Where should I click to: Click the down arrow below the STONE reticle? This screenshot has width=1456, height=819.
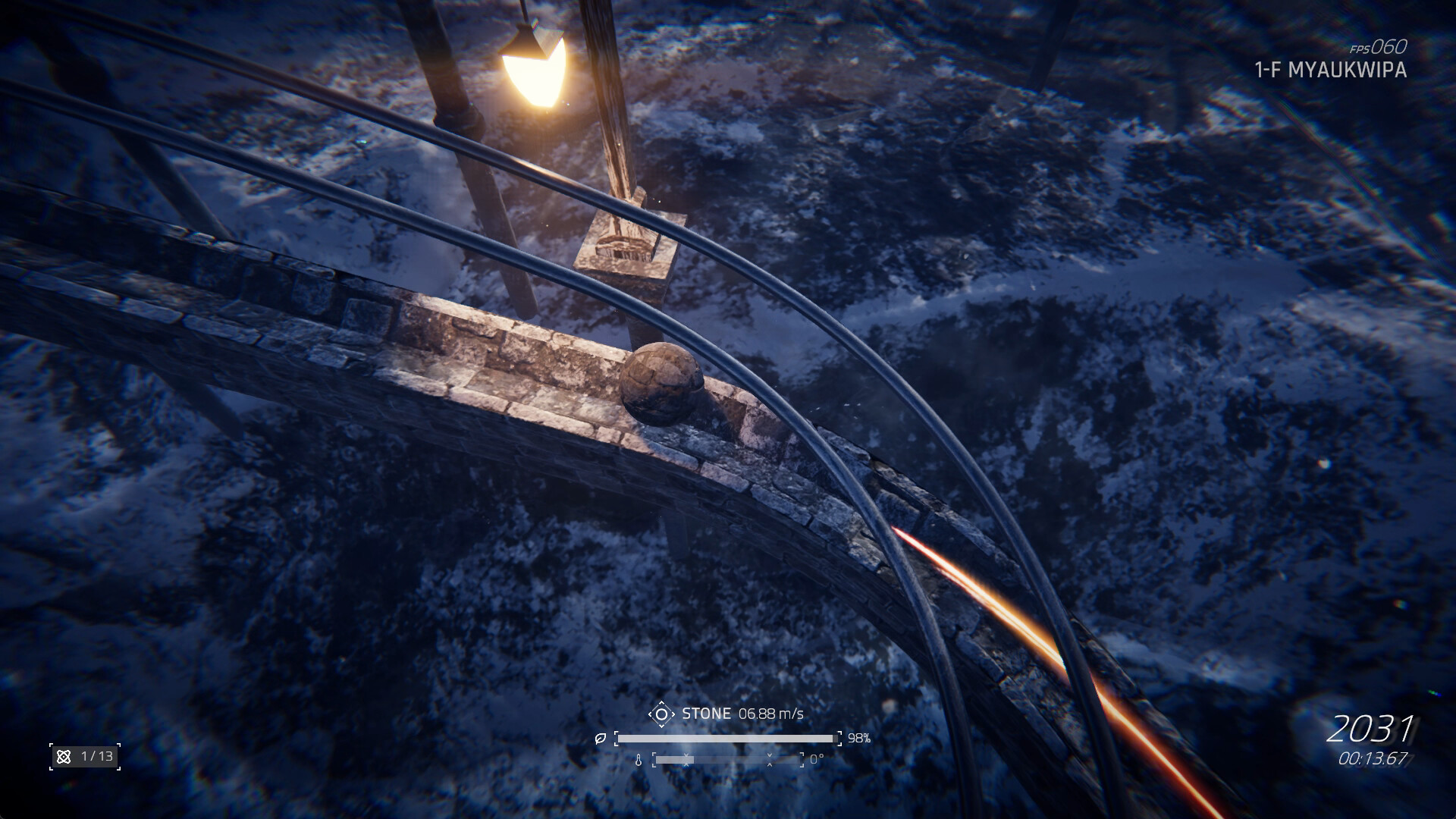click(661, 724)
